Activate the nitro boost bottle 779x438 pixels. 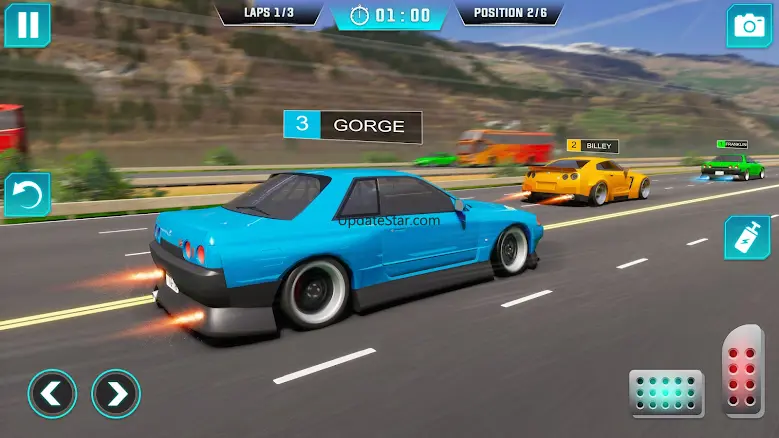[746, 238]
